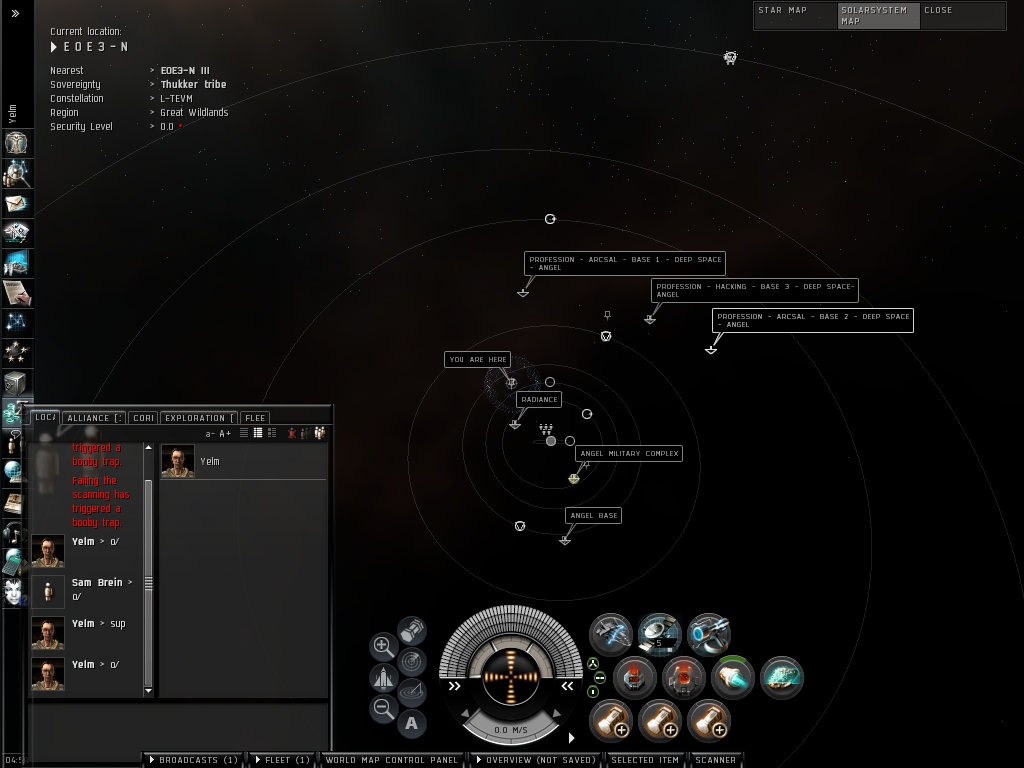Open the Alliance chat tab
The width and height of the screenshot is (1024, 768).
[95, 418]
